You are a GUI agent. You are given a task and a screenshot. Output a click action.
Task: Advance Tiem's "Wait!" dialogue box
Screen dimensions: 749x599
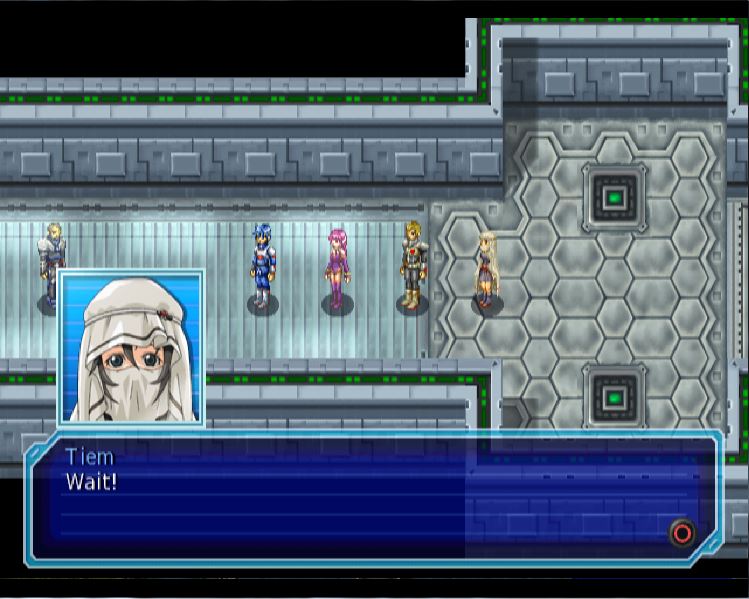pos(682,532)
